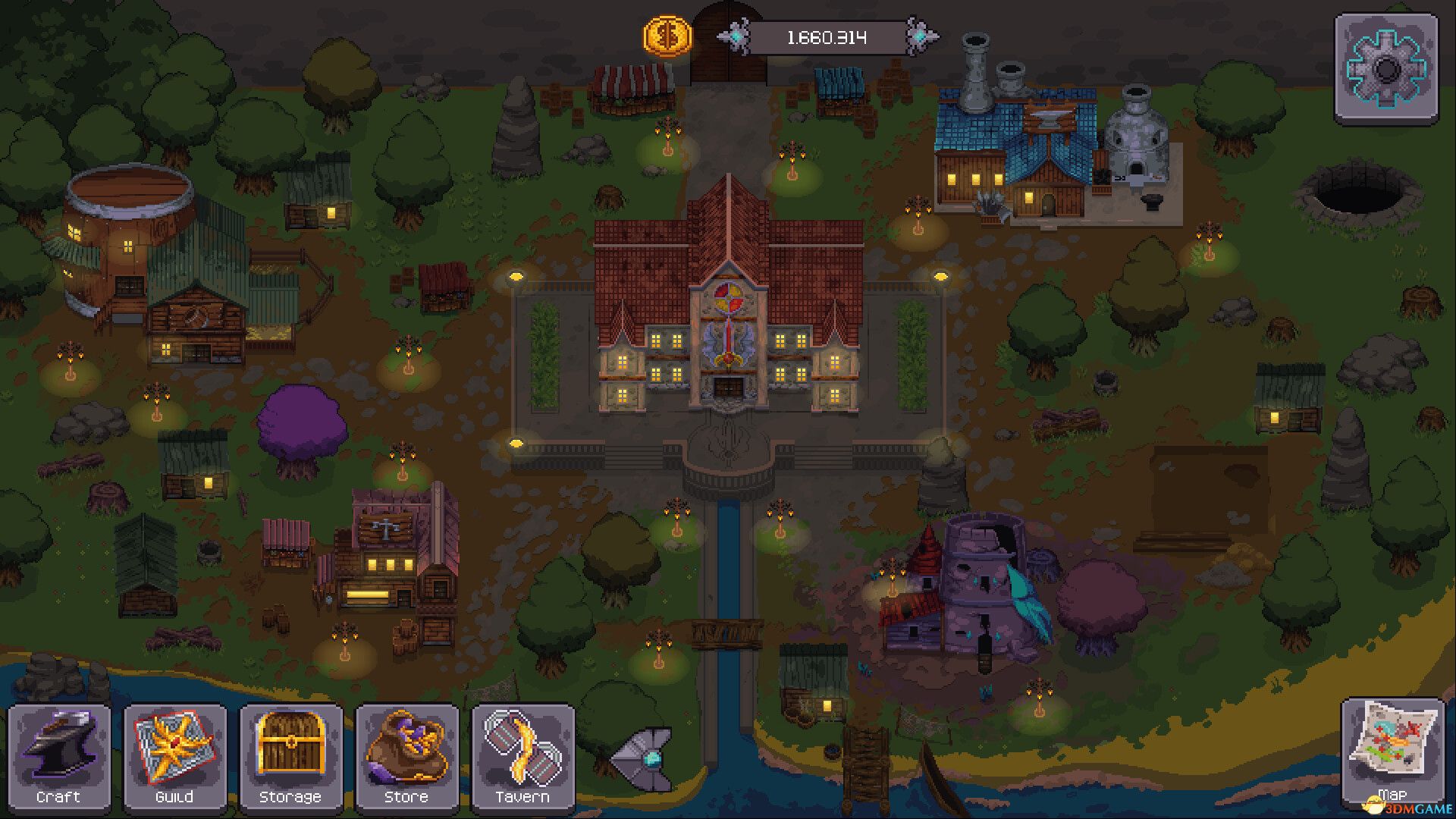Click the gold coin currency icon

(x=665, y=36)
